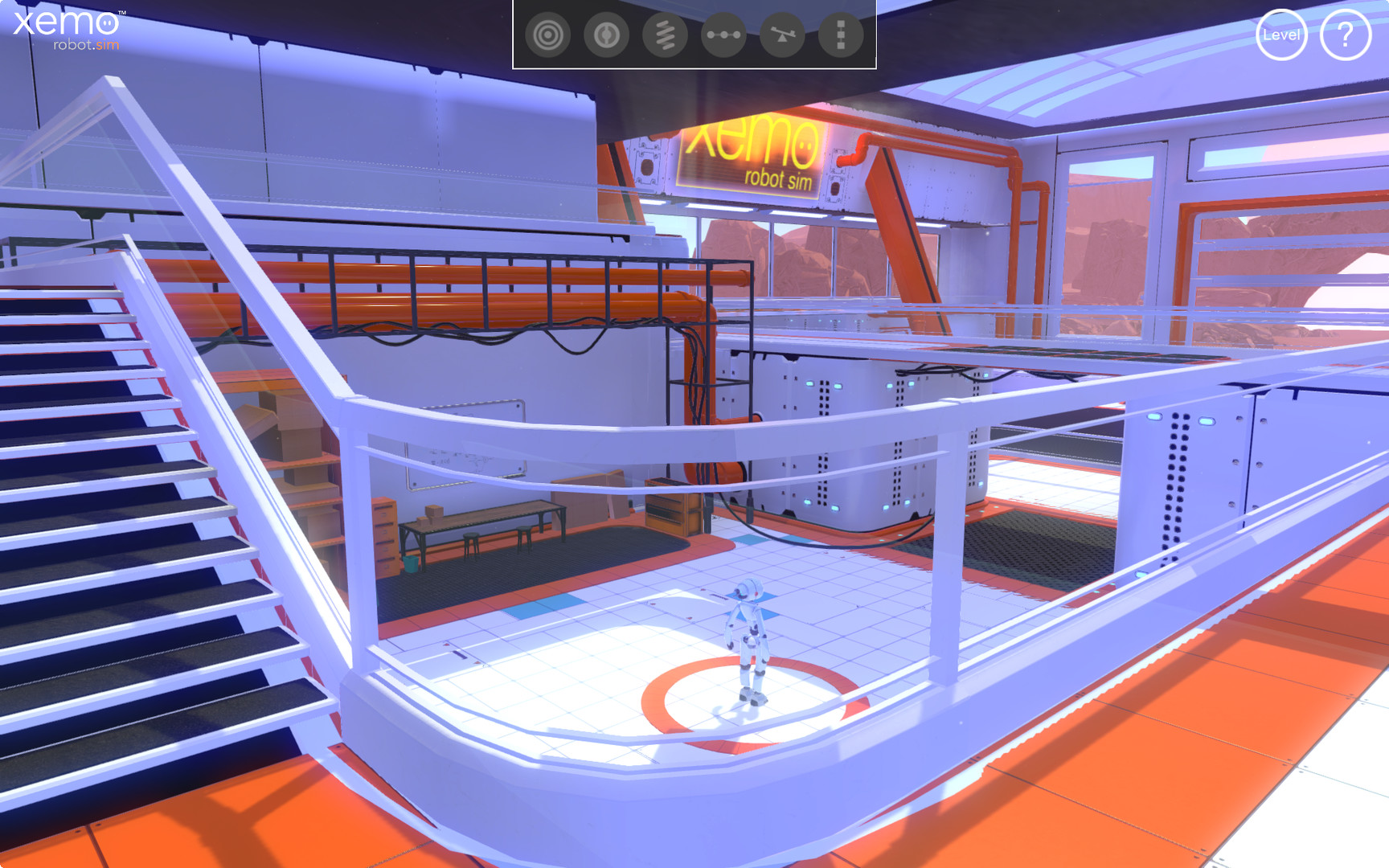Screen dimensions: 1389x868
Task: Open help via the question mark
Action: [1345, 35]
